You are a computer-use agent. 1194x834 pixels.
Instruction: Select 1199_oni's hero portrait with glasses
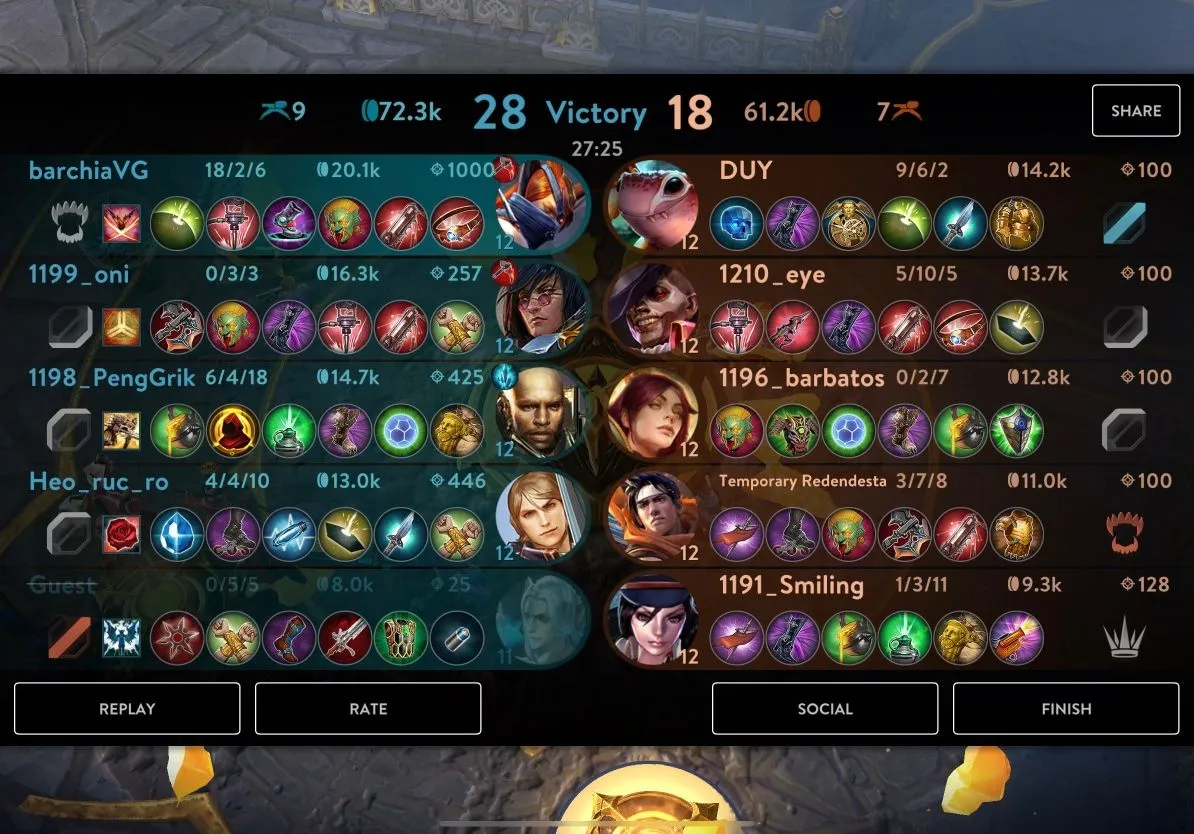(540, 310)
